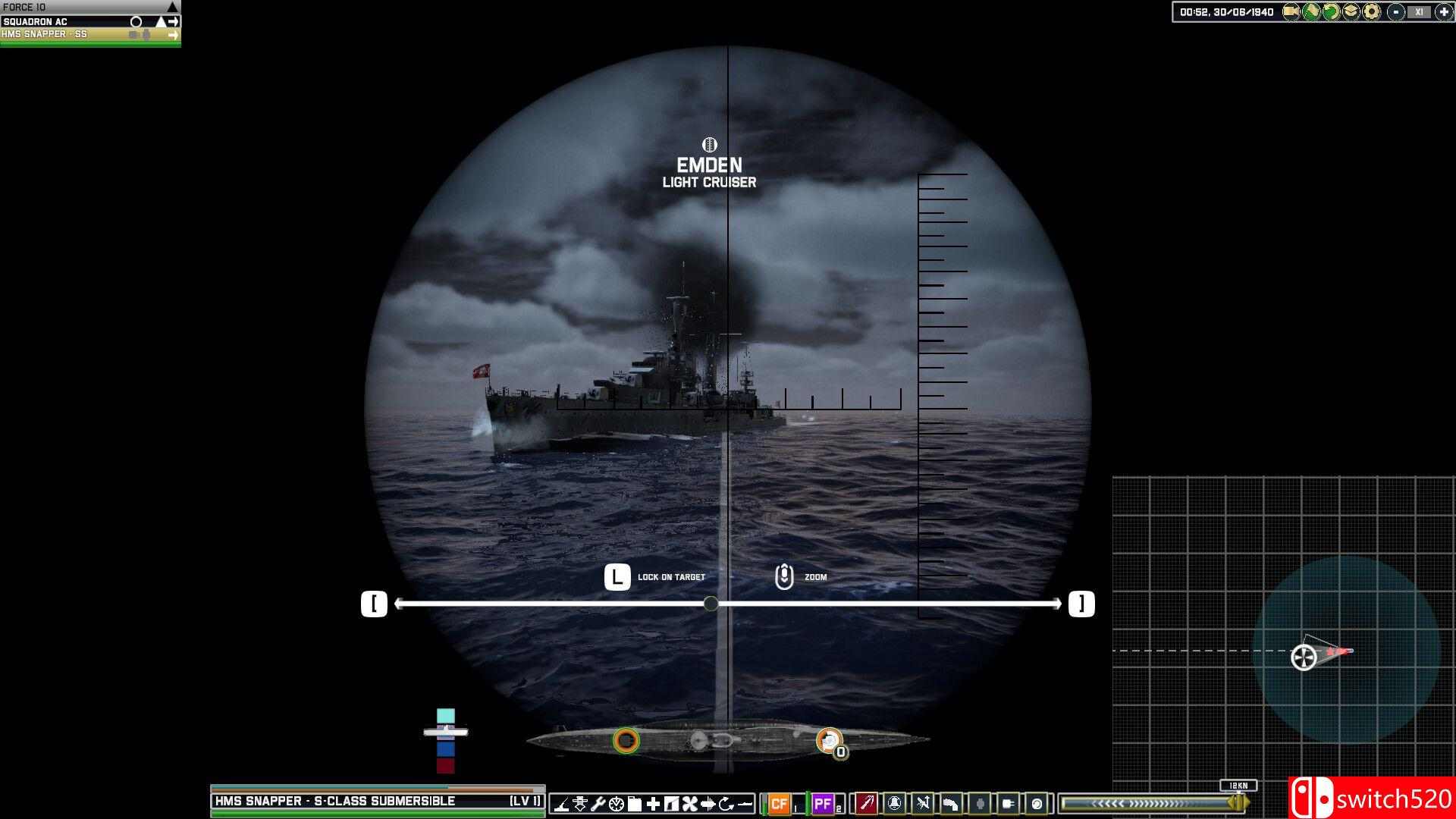Toggle the purple PF button
Screen dimensions: 1456x819
823,804
